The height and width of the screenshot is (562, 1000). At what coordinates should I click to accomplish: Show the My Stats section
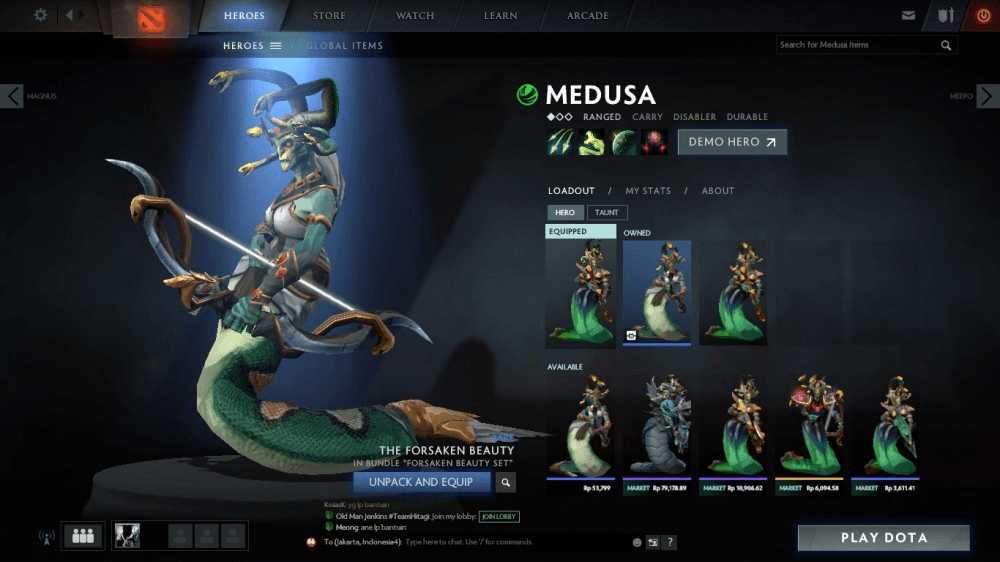coord(648,191)
